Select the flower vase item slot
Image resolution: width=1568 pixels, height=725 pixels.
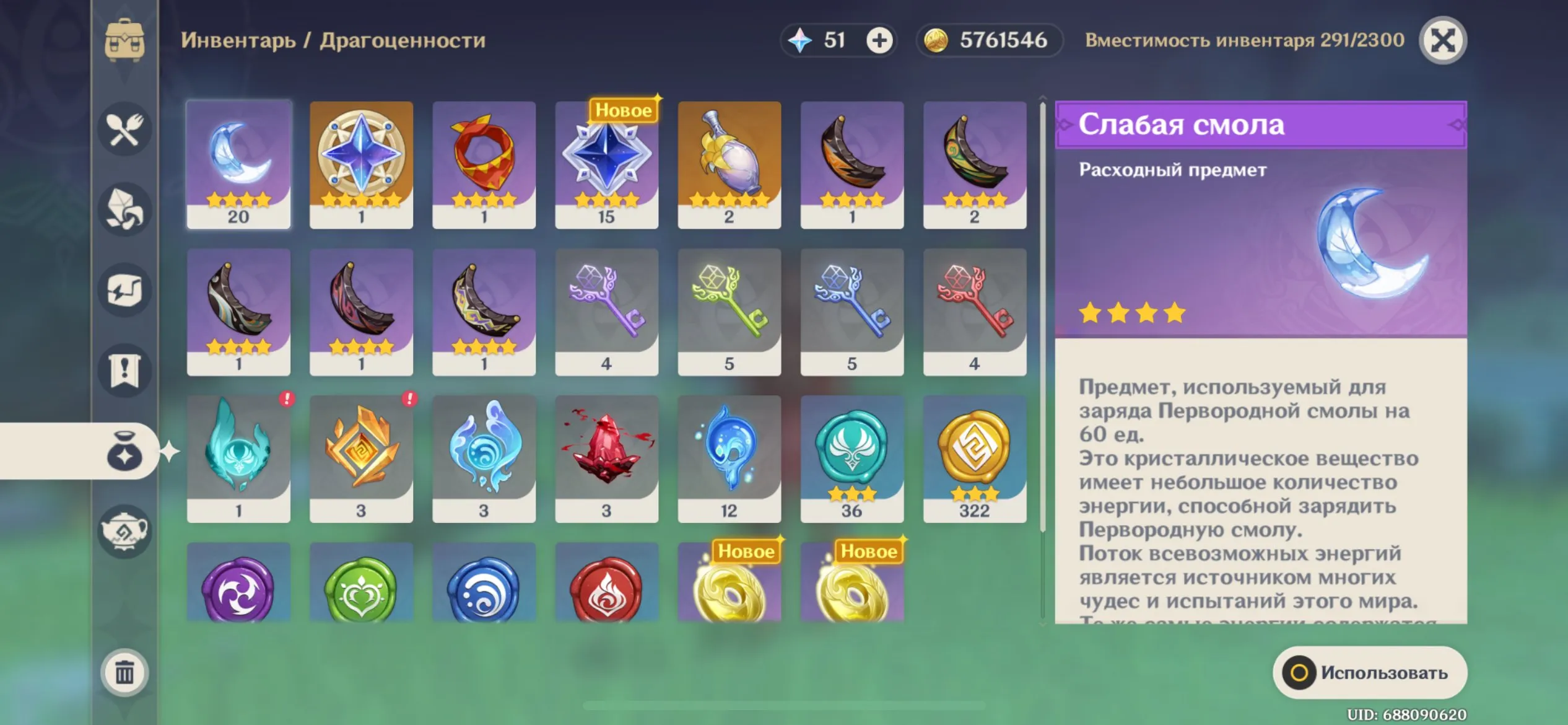point(729,165)
